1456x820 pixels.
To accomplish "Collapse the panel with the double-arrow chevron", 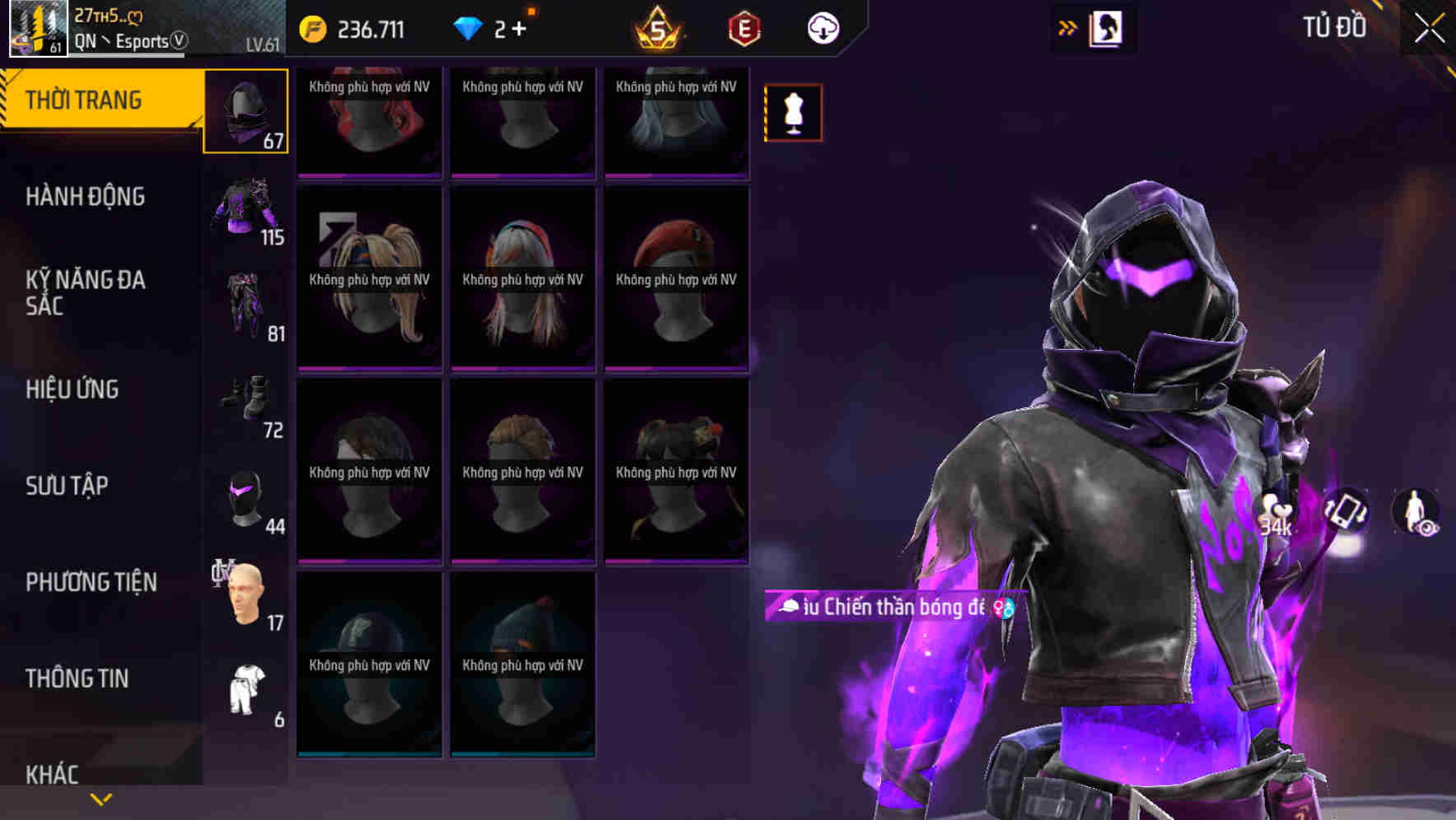I will pyautogui.click(x=1066, y=27).
